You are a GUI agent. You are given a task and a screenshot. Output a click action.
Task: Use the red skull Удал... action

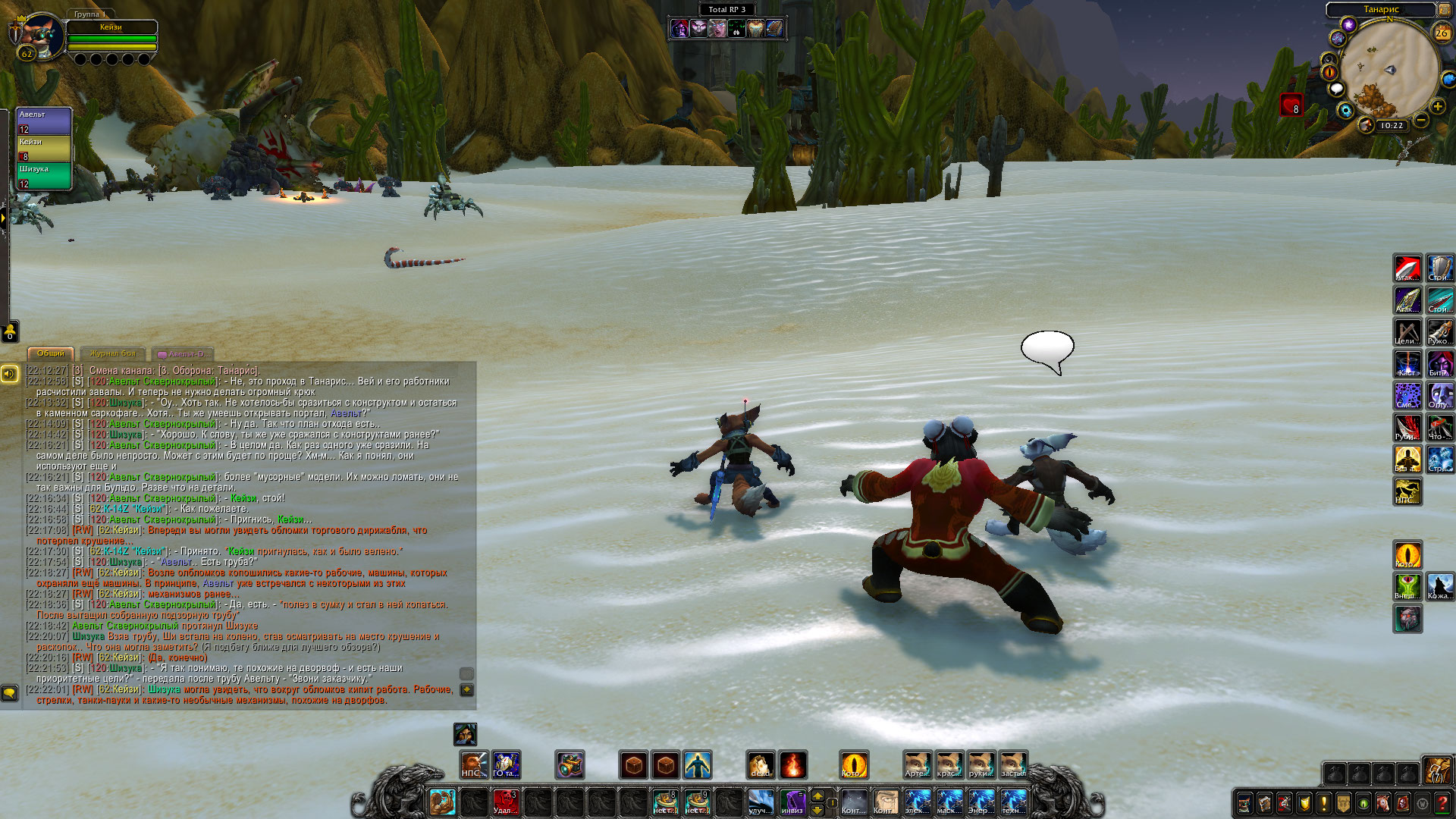[505, 802]
